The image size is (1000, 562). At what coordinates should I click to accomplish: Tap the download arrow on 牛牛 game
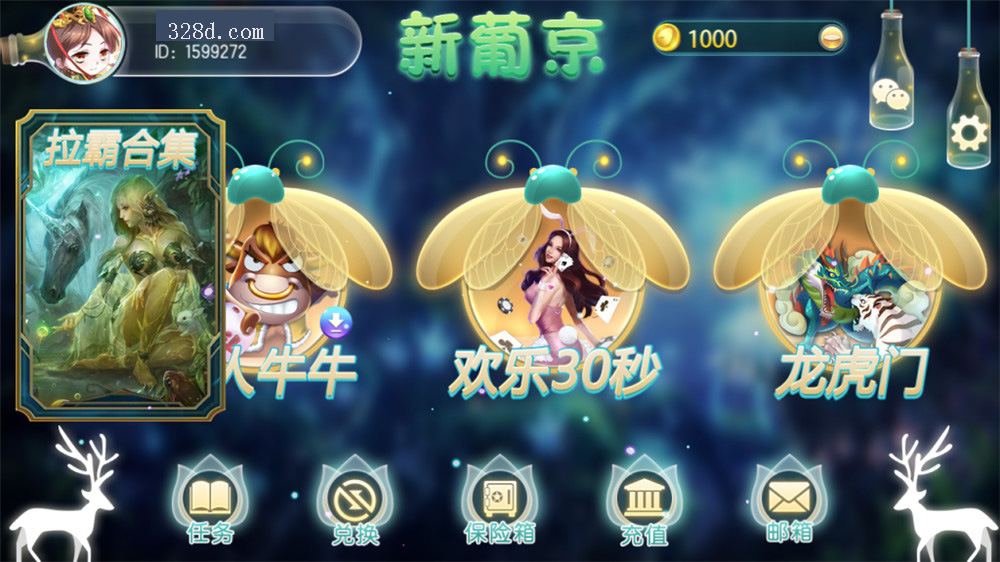(x=336, y=322)
